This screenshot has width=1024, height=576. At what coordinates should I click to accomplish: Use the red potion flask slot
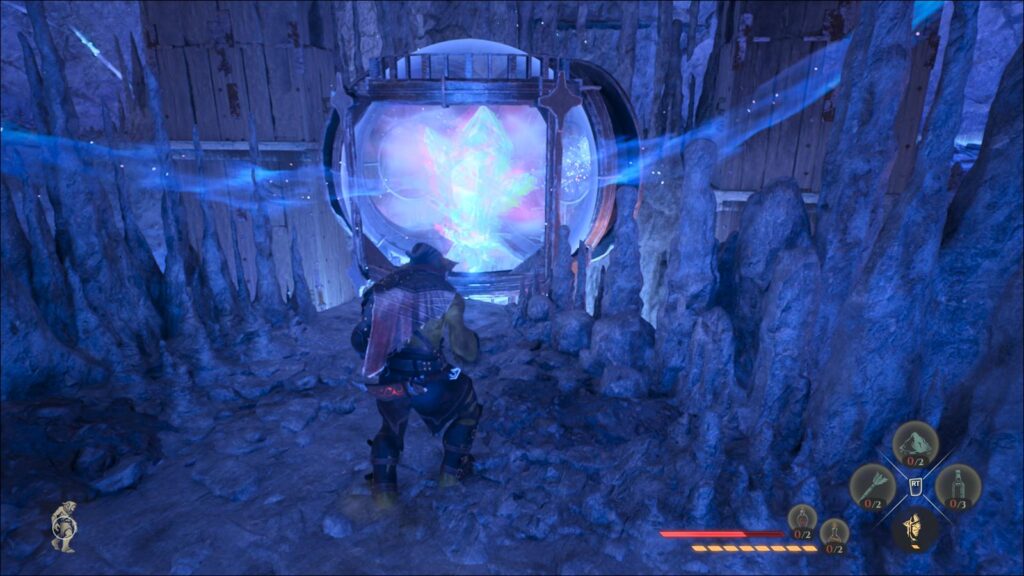click(802, 520)
